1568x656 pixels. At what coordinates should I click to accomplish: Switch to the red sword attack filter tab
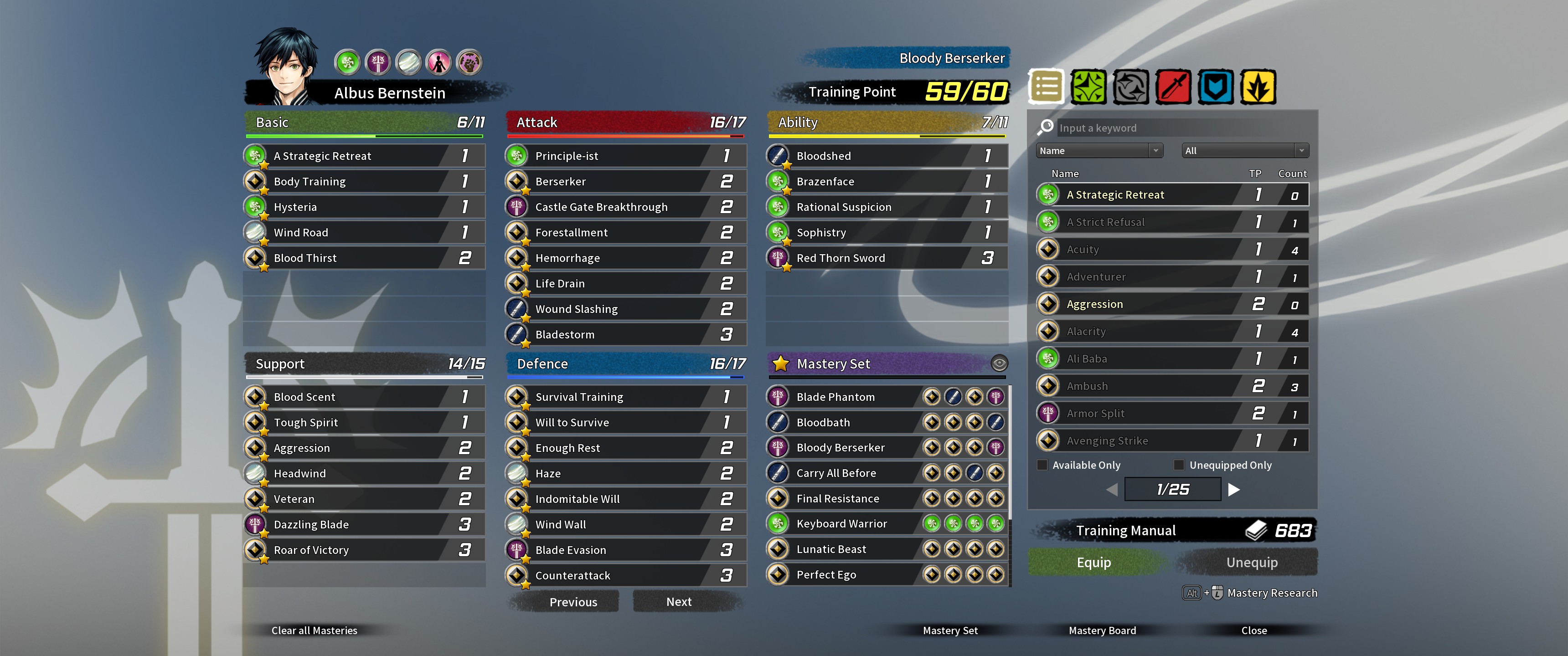(1173, 87)
